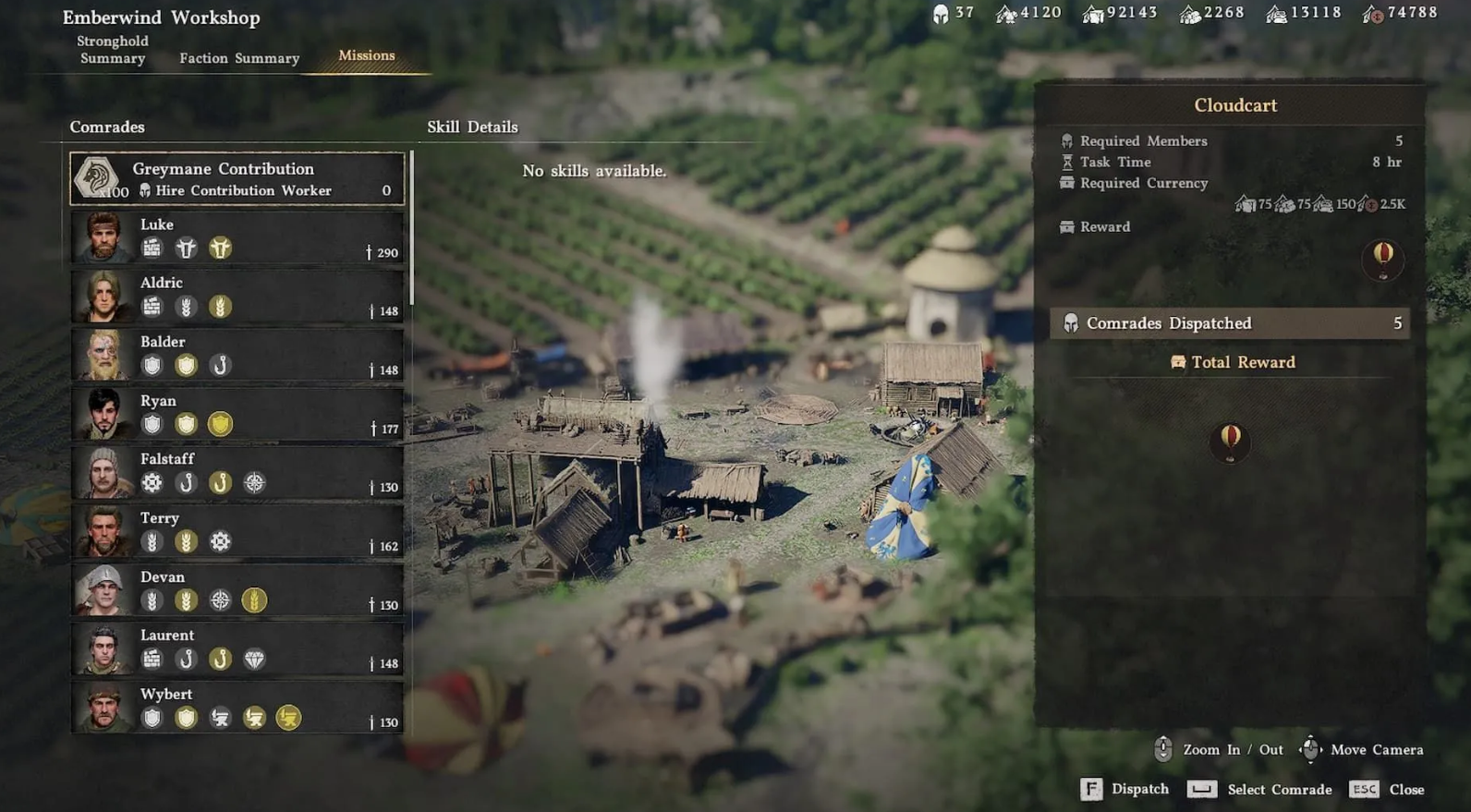The image size is (1471, 812).
Task: Pick Aldric in the comrades list
Action: [x=237, y=296]
